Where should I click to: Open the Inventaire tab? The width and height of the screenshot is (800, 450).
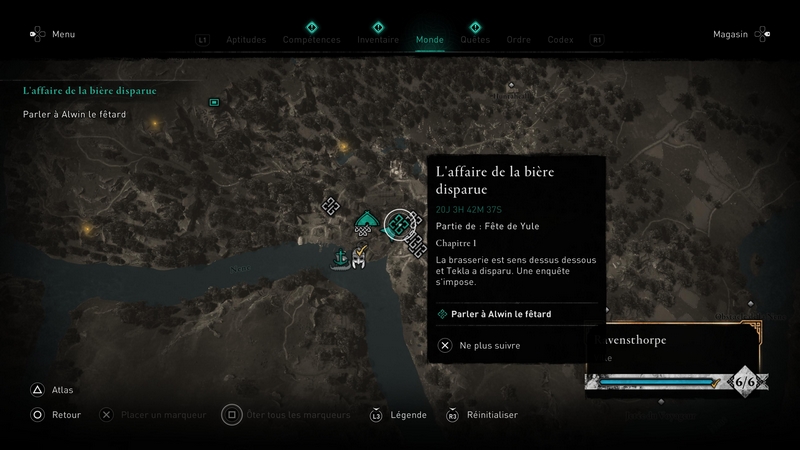click(x=378, y=40)
